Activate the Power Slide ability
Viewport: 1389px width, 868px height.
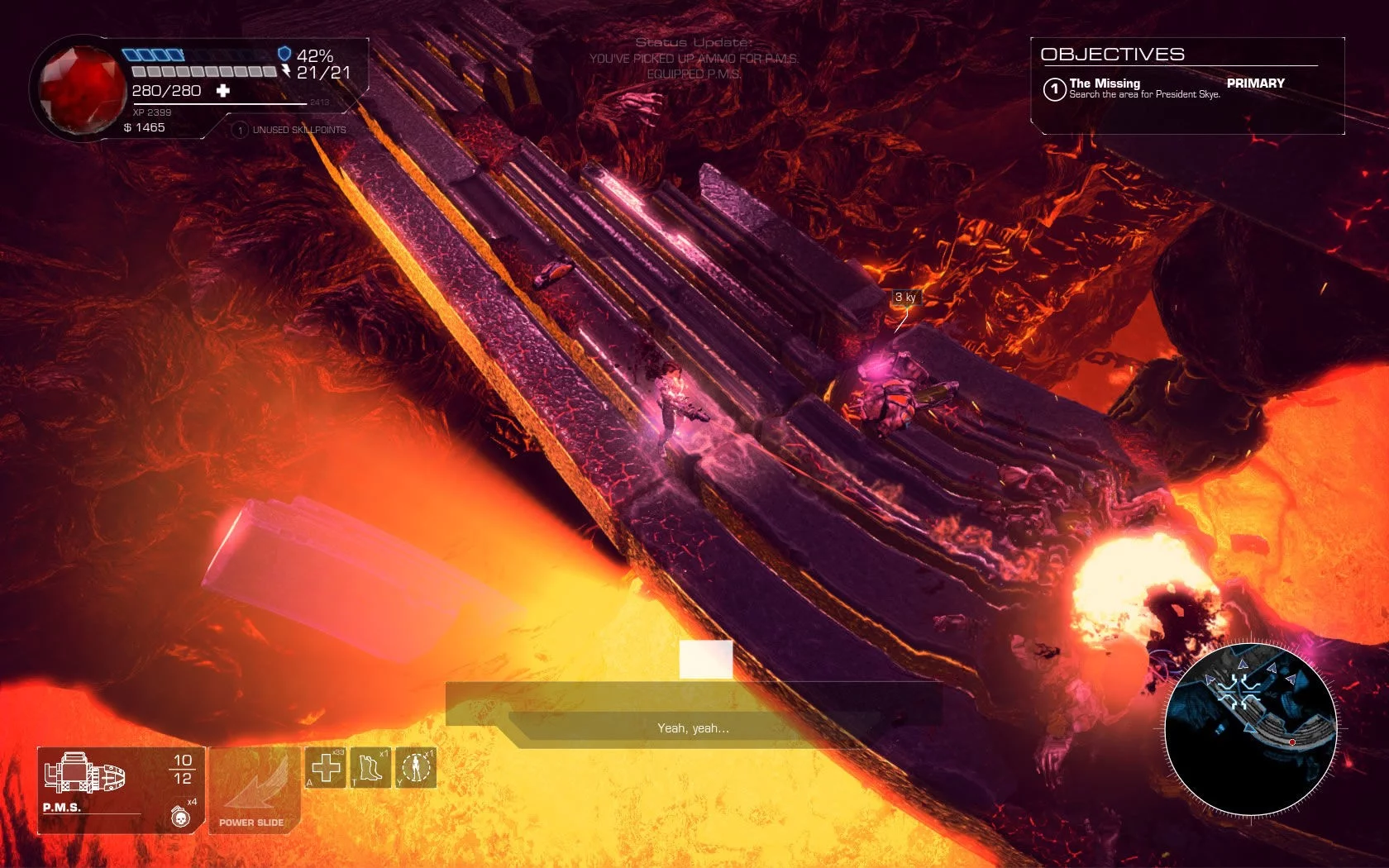click(251, 791)
